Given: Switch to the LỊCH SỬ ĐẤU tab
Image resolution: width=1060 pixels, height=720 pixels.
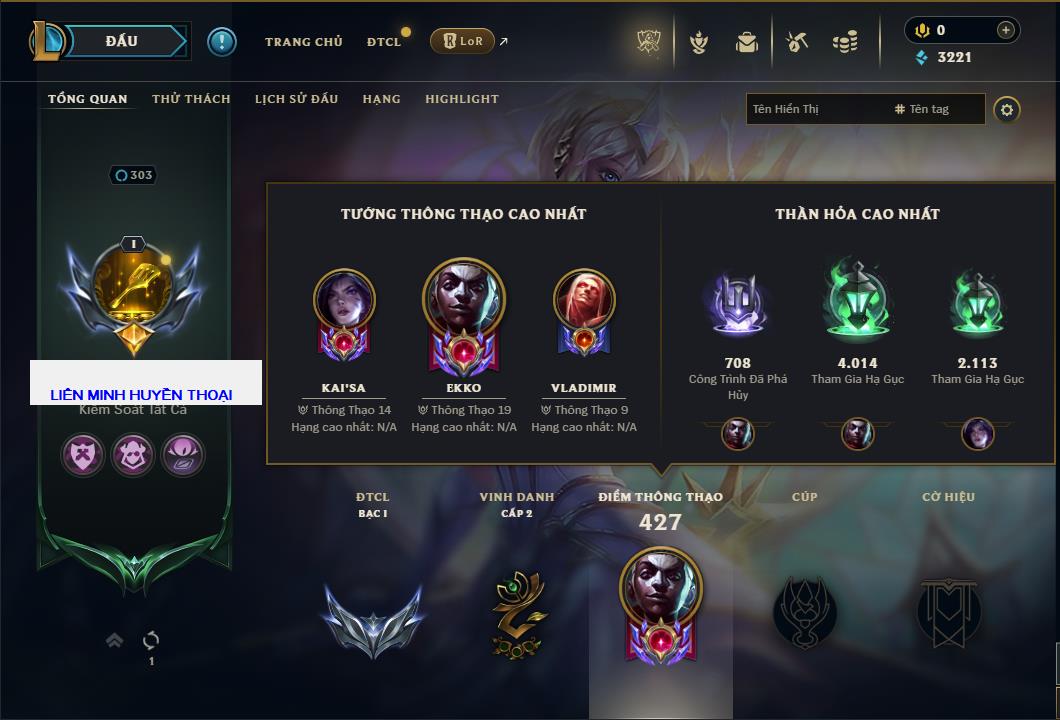Looking at the screenshot, I should pyautogui.click(x=296, y=99).
